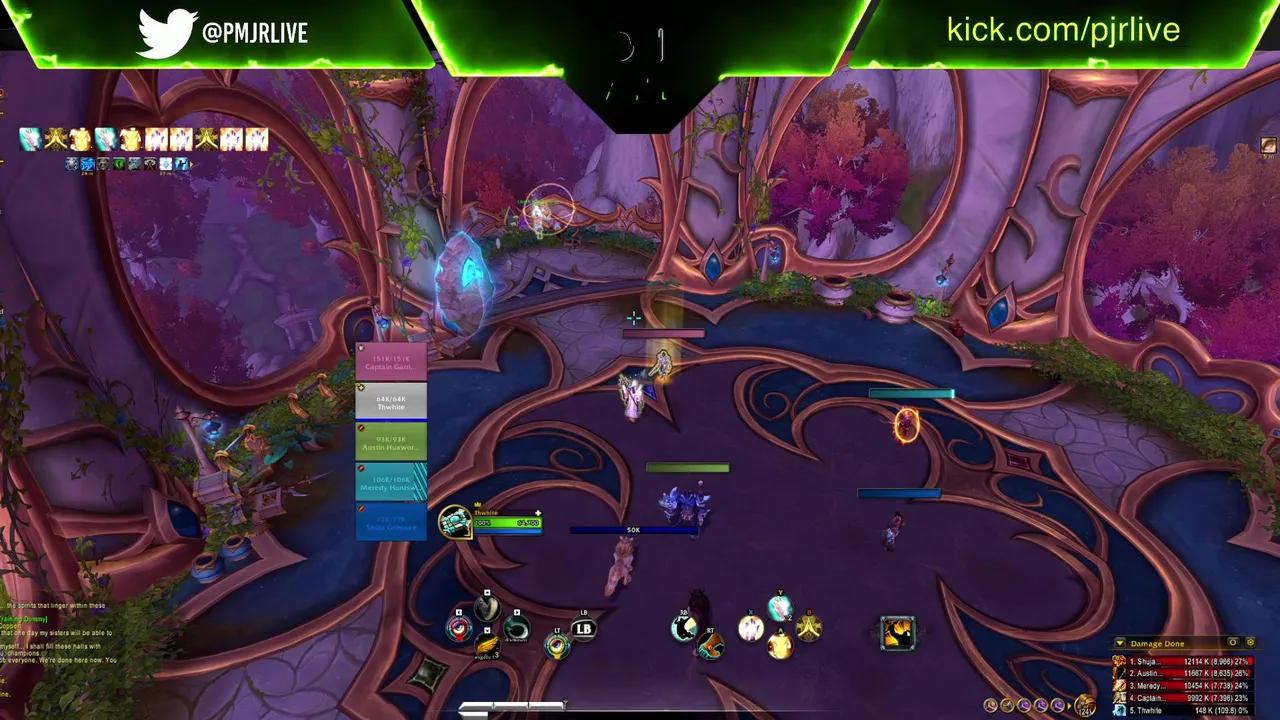Activate the green swirl ability icon
The width and height of the screenshot is (1280, 720).
click(x=516, y=628)
